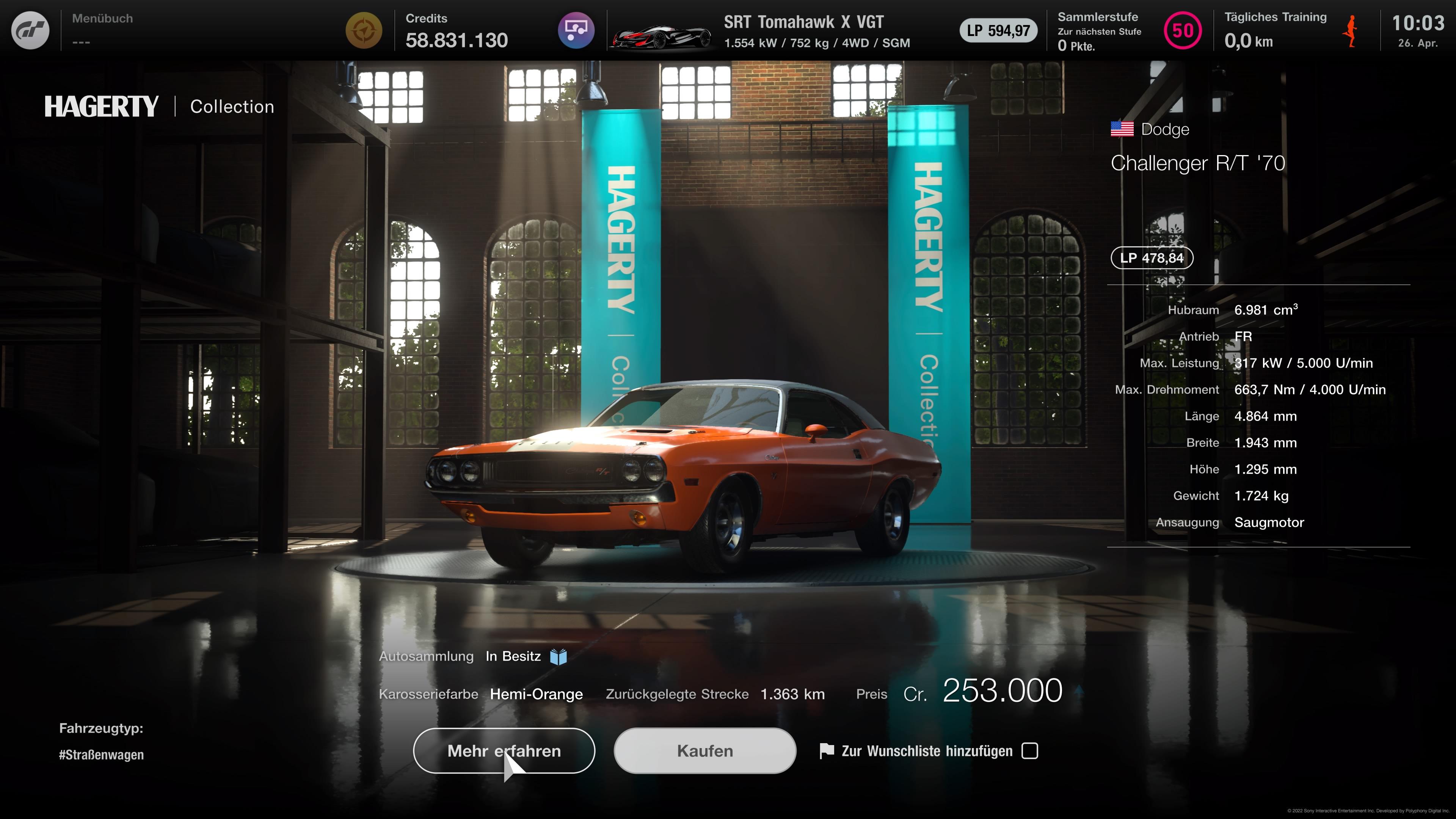Click the SRT Tomahawk X VGT banner
1456x819 pixels.
point(803,23)
